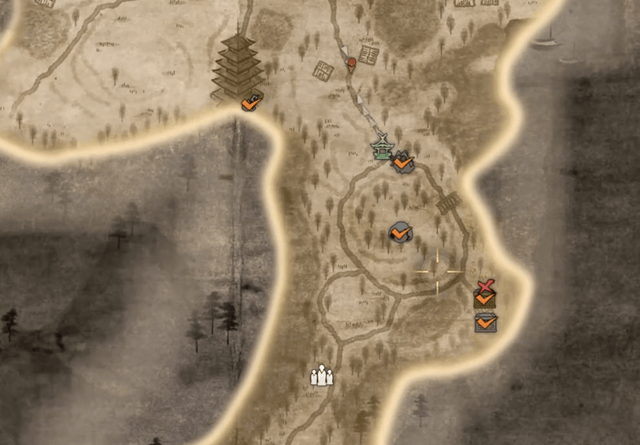Choose the round checkmark marker inside the loop road

pos(399,234)
